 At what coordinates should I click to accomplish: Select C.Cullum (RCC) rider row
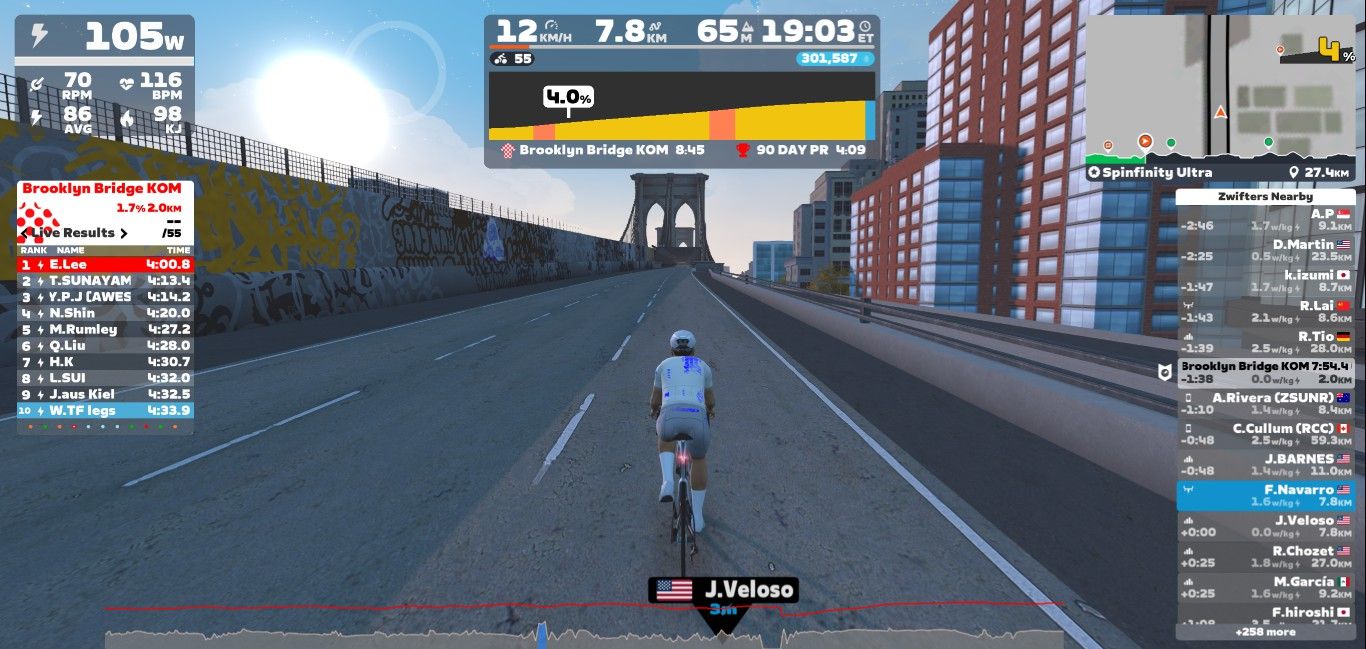1266,434
